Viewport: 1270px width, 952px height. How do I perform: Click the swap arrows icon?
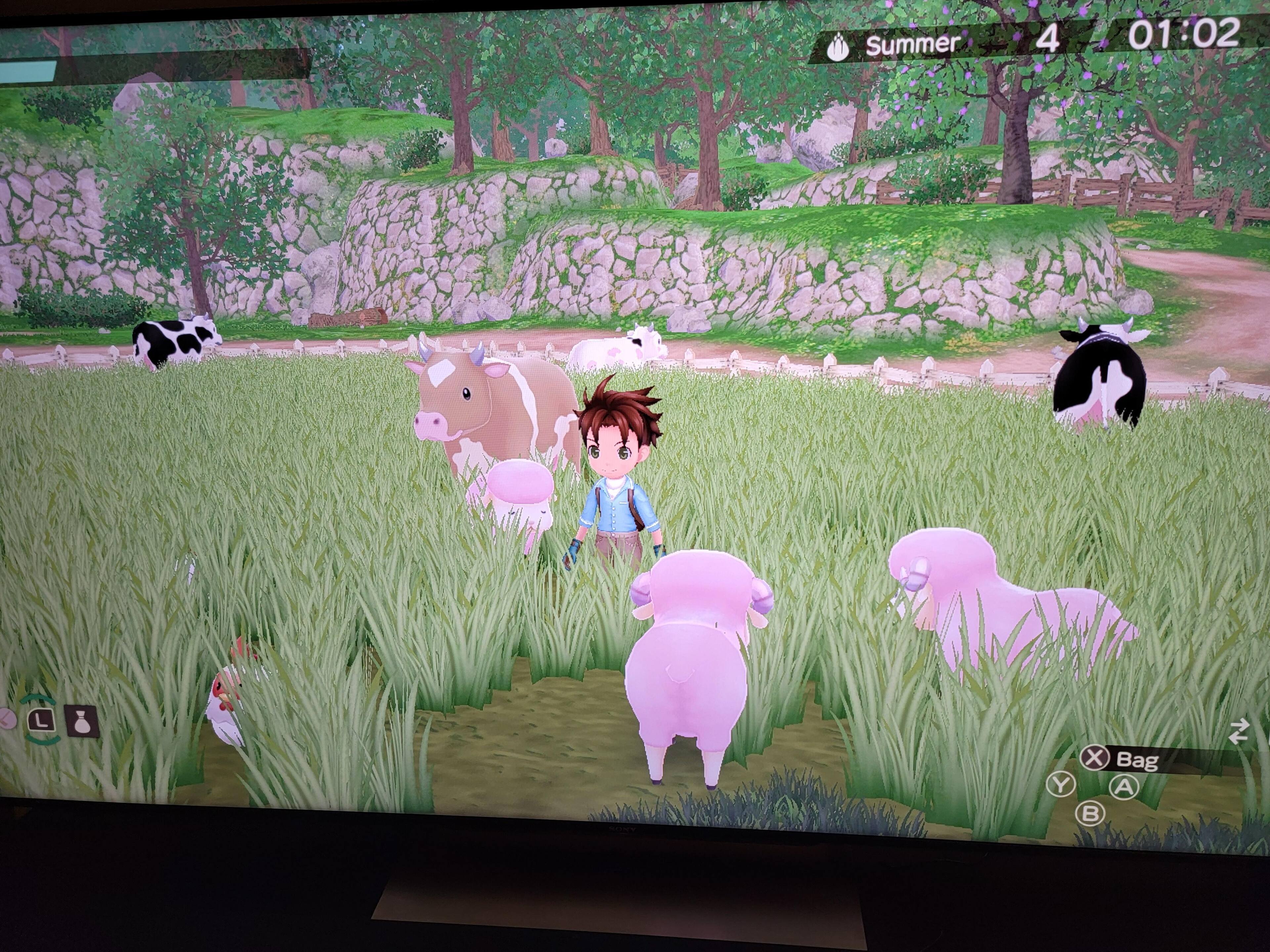1239,732
